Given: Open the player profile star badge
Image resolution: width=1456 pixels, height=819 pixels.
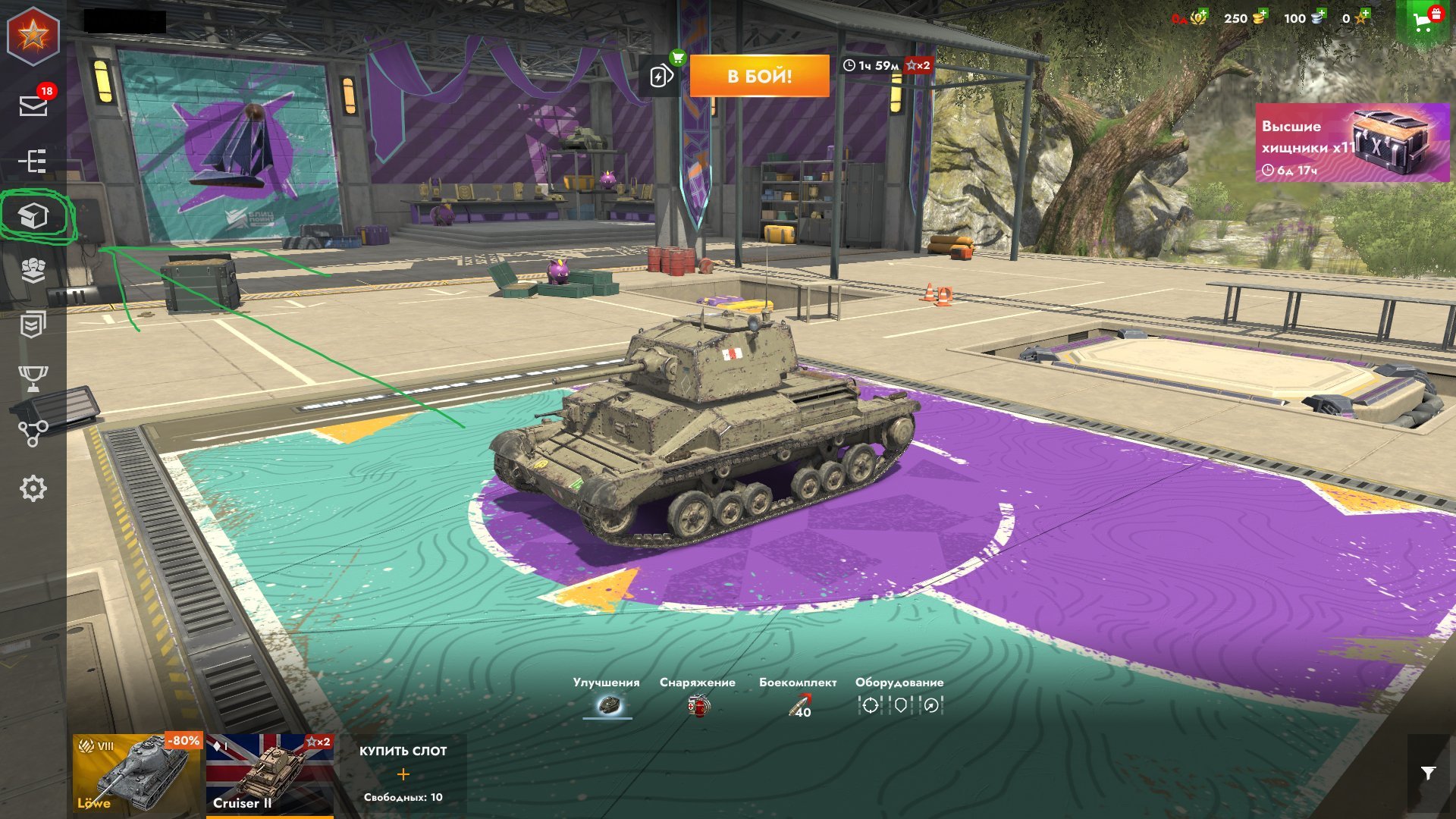Looking at the screenshot, I should point(33,34).
